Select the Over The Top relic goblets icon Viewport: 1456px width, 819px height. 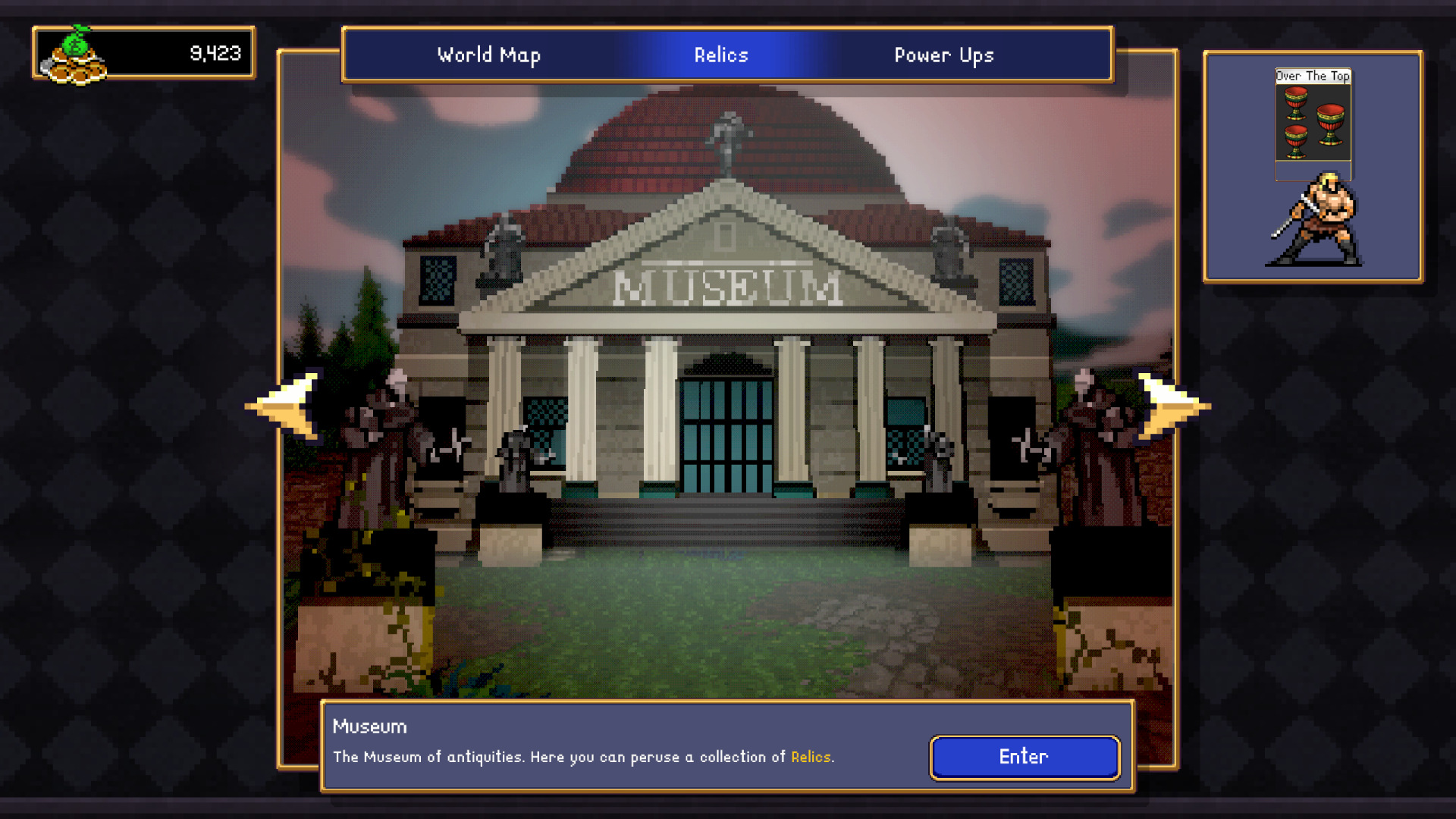[x=1313, y=121]
